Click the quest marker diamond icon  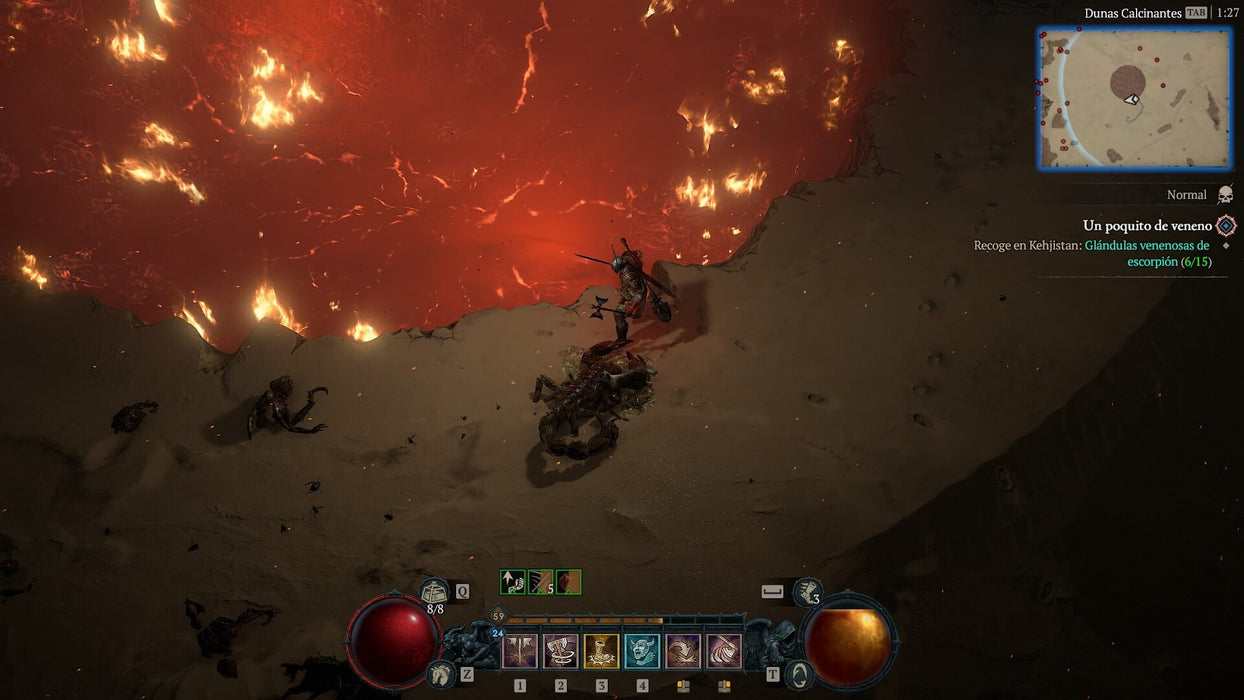[1226, 226]
